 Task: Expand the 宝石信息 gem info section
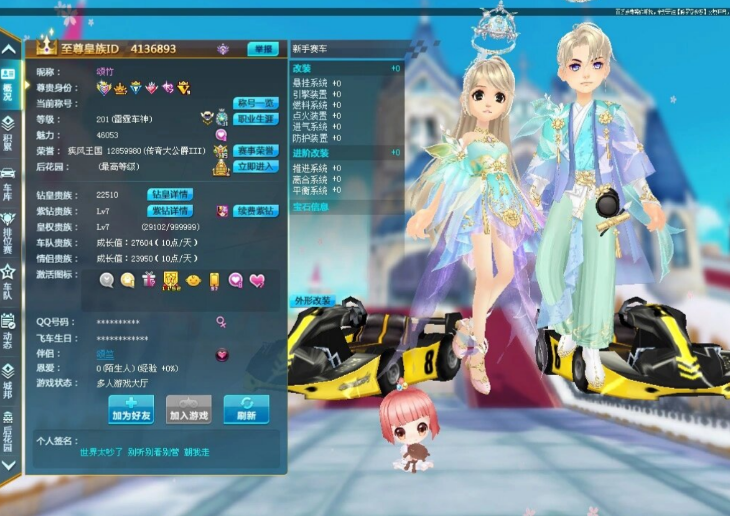(x=310, y=207)
